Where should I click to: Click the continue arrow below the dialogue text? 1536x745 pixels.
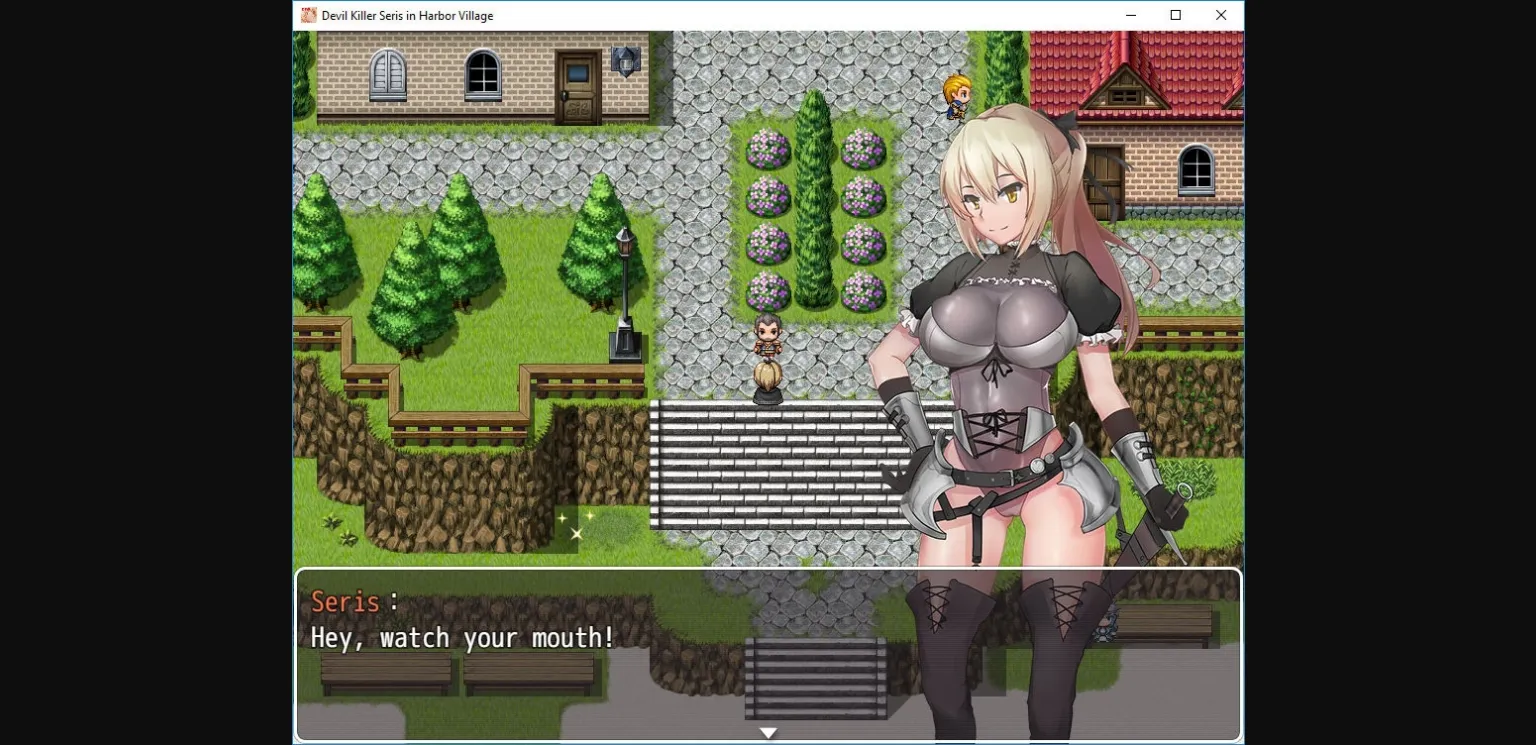pyautogui.click(x=768, y=732)
